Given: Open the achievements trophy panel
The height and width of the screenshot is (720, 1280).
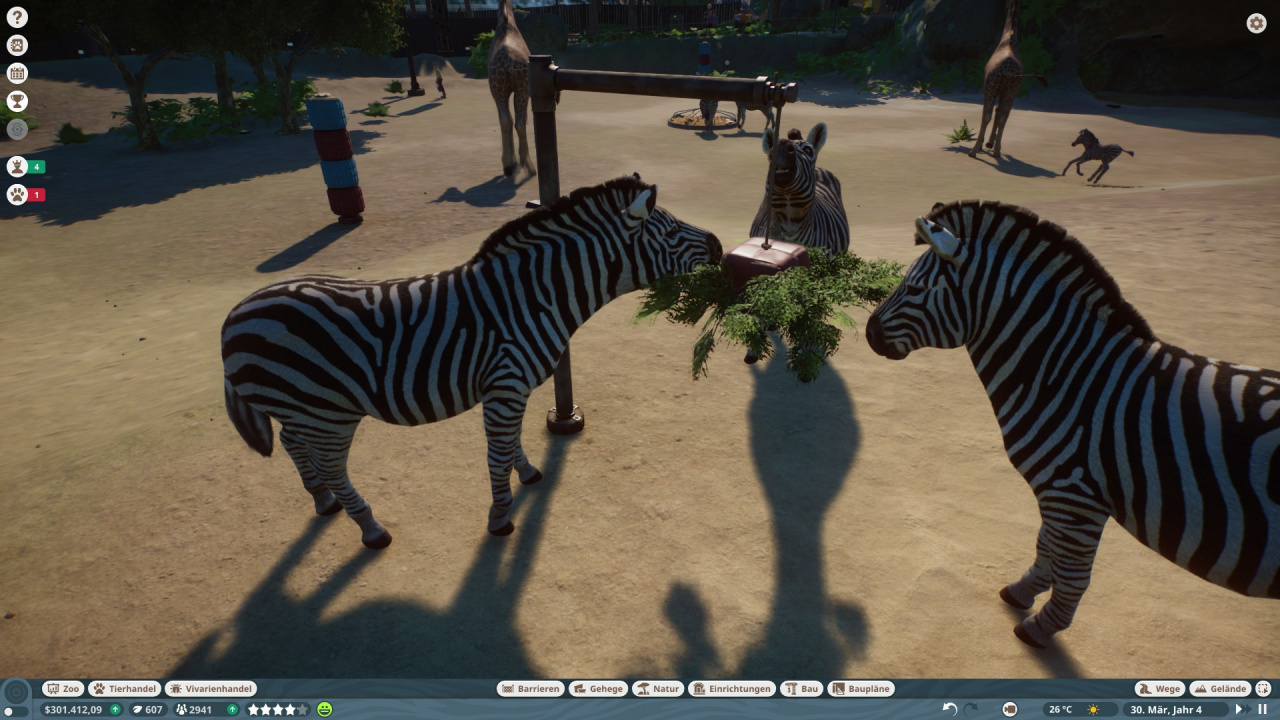Looking at the screenshot, I should point(16,100).
